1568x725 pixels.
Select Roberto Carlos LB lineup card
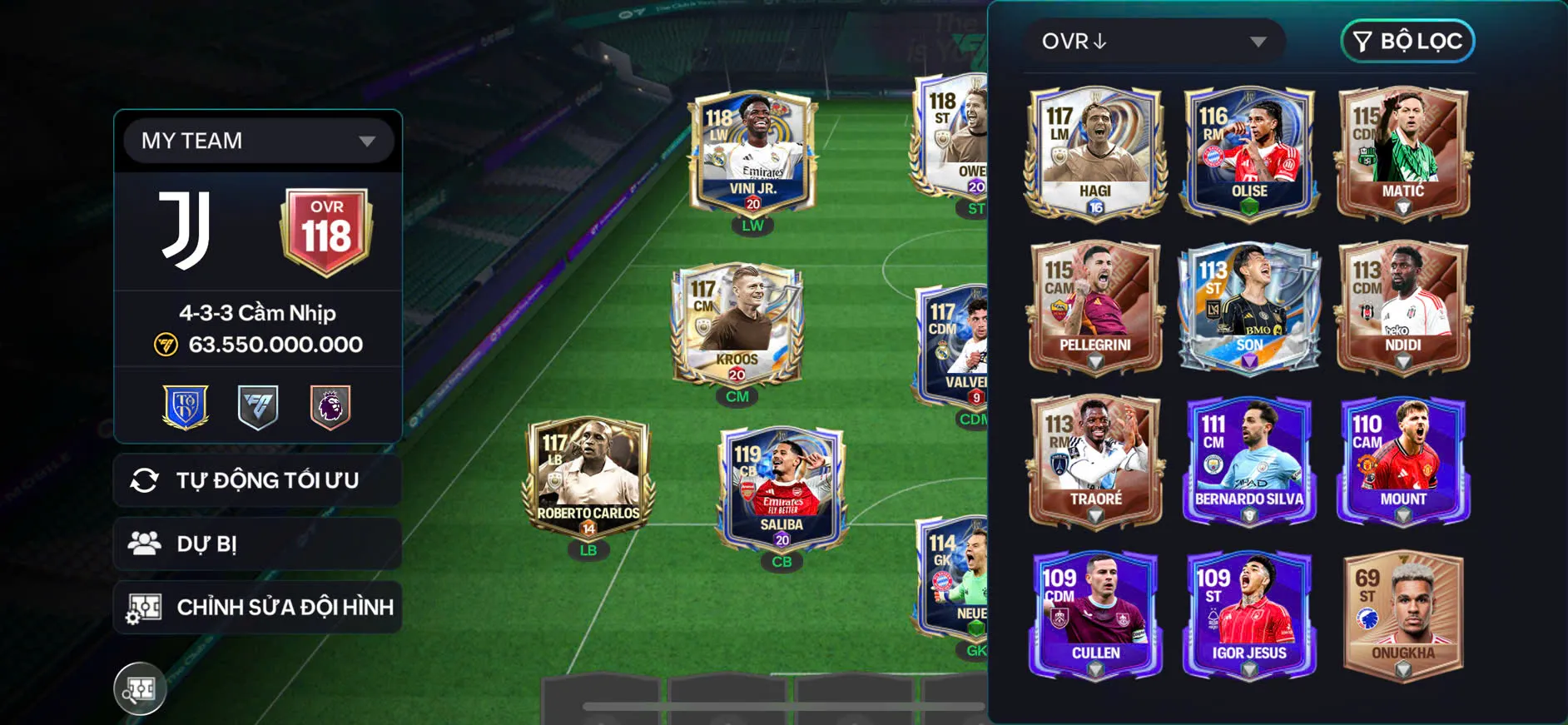(588, 479)
